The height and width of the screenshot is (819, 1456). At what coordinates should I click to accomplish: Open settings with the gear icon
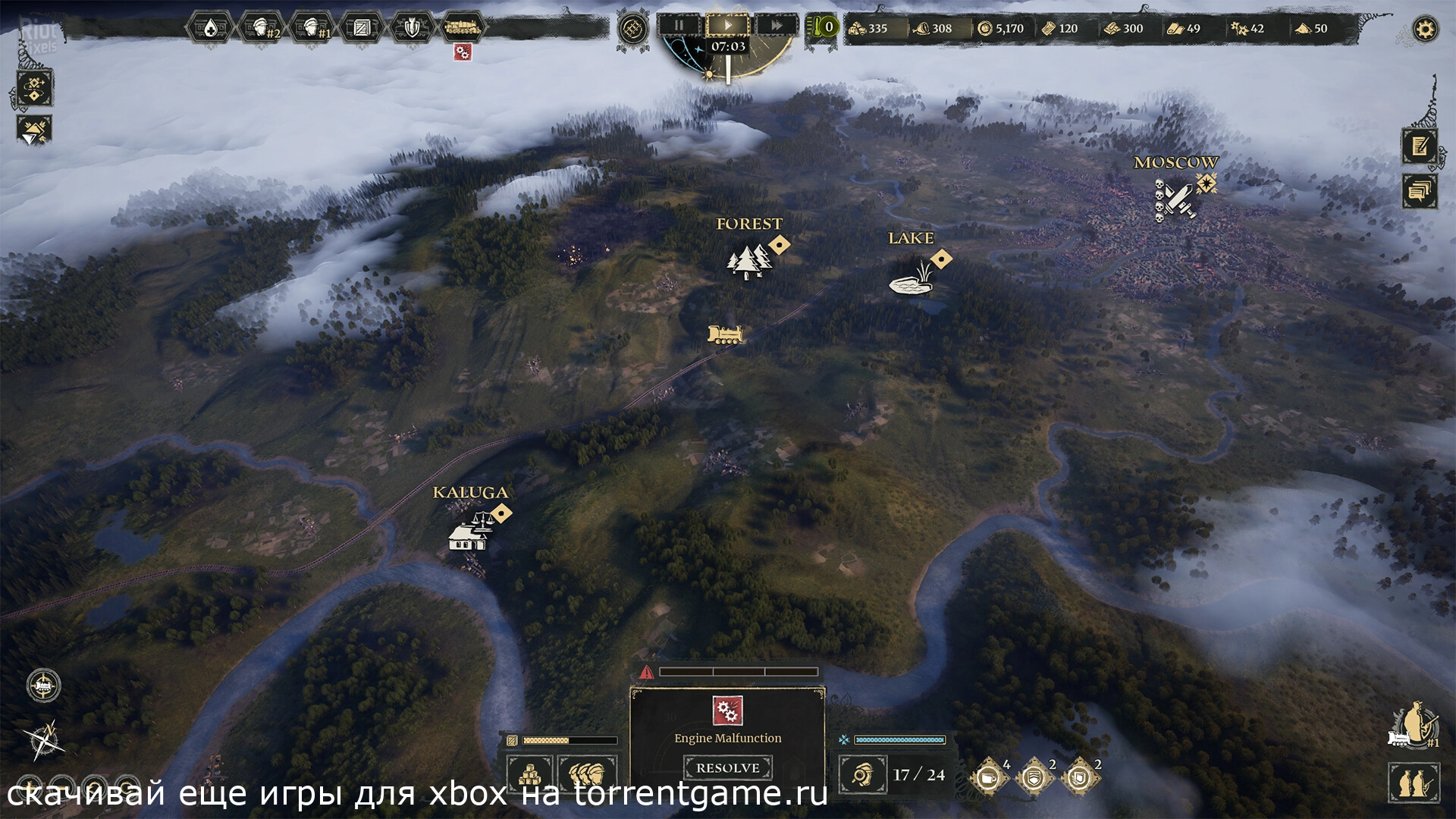pyautogui.click(x=1426, y=30)
